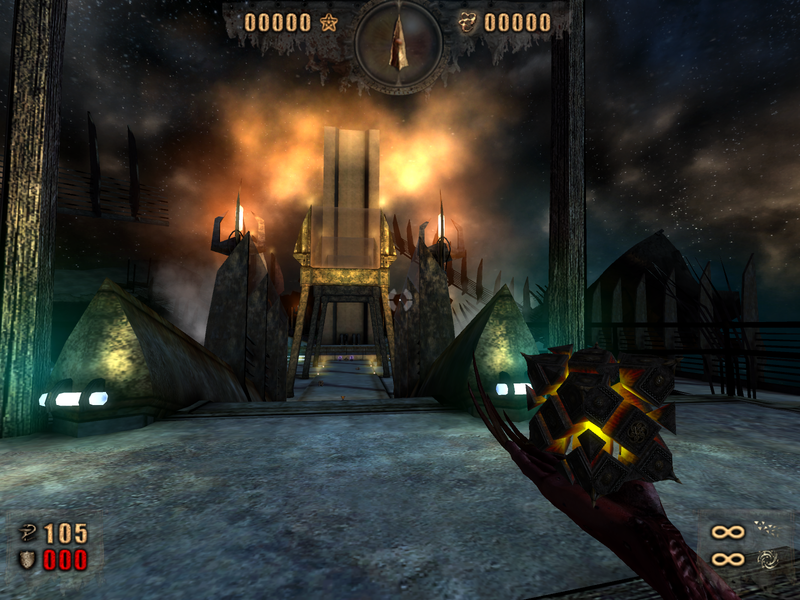Click the health serpent-and-bowl icon
This screenshot has height=600, width=800.
pos(28,534)
